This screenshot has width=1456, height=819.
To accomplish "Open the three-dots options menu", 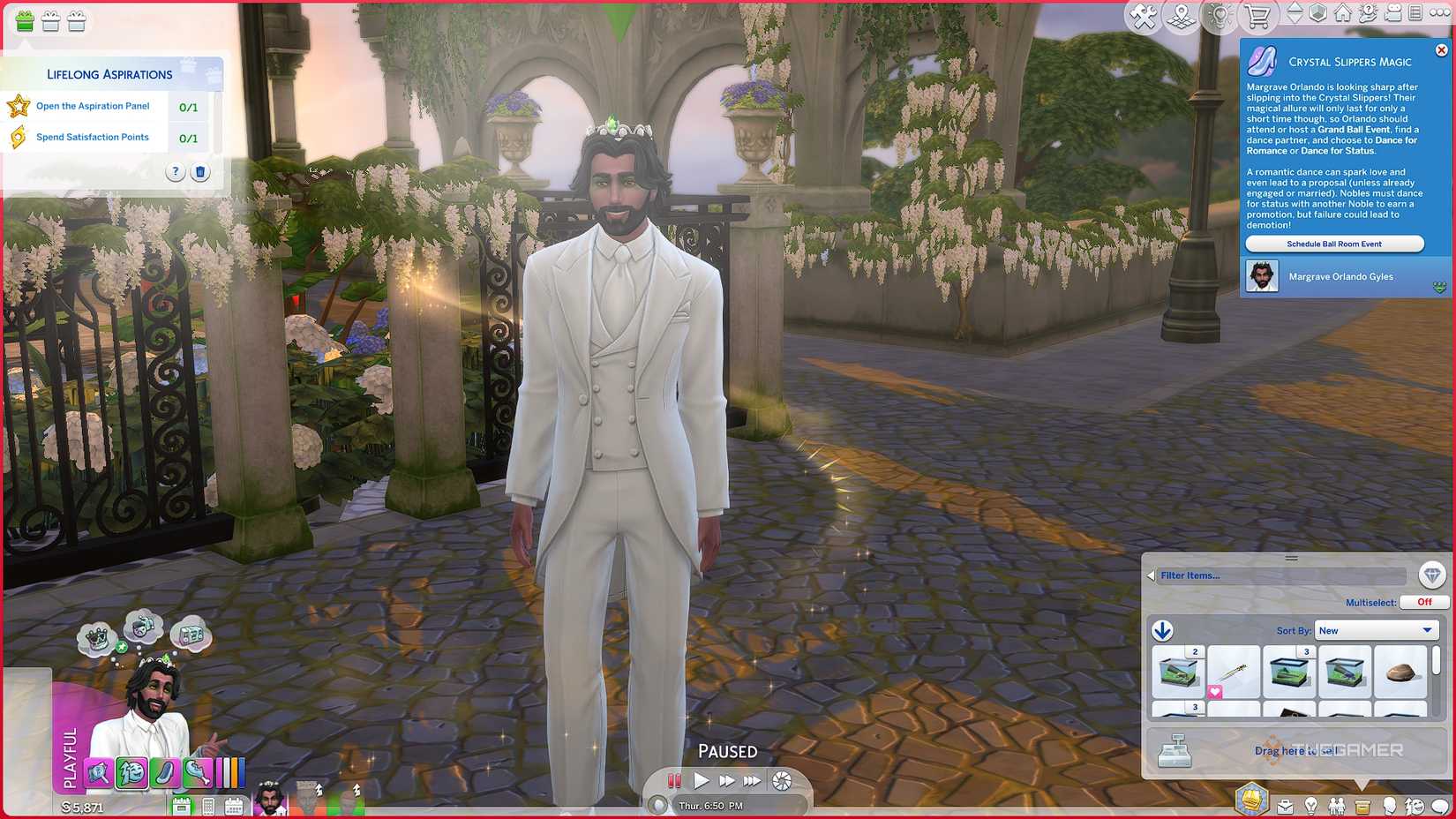I will pyautogui.click(x=1440, y=12).
